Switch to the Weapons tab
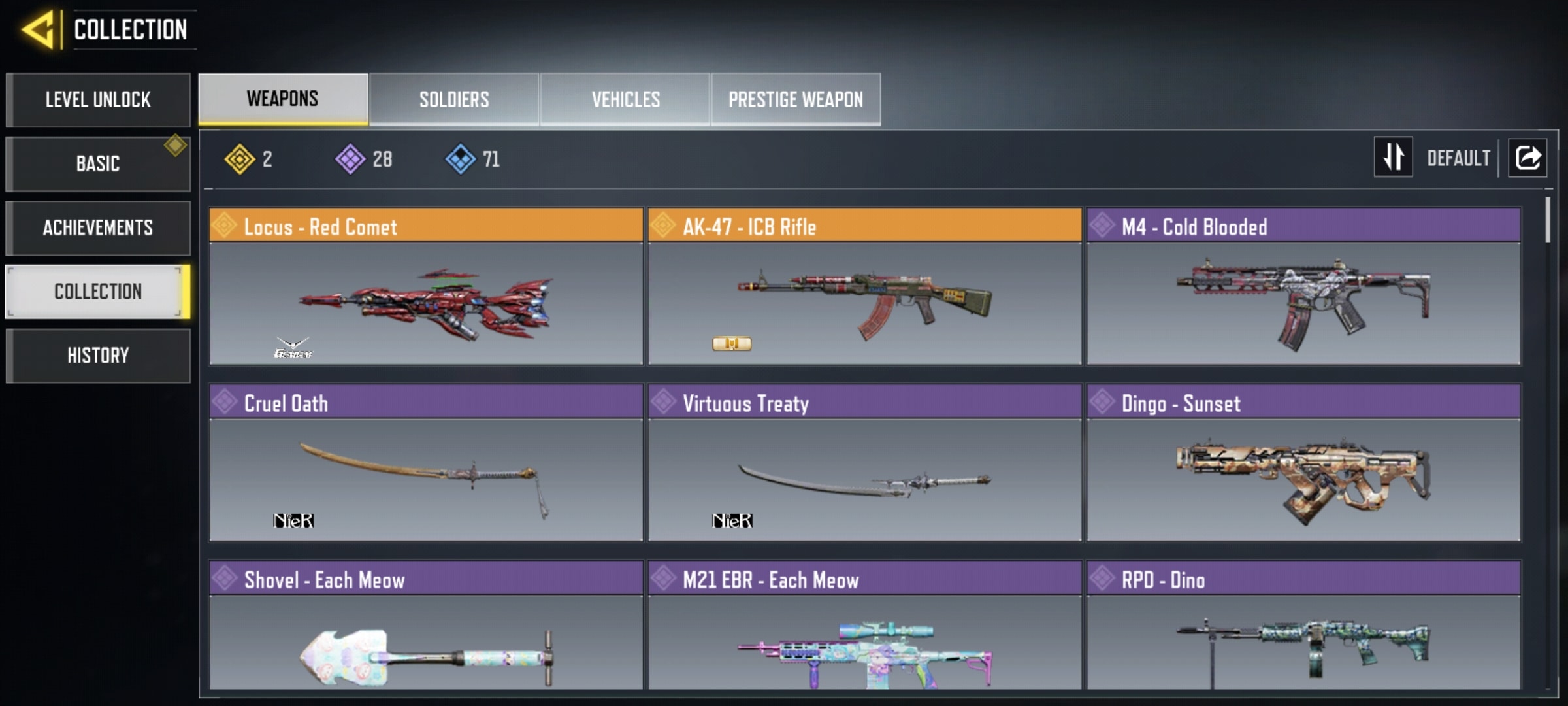Viewport: 1568px width, 706px height. [283, 99]
